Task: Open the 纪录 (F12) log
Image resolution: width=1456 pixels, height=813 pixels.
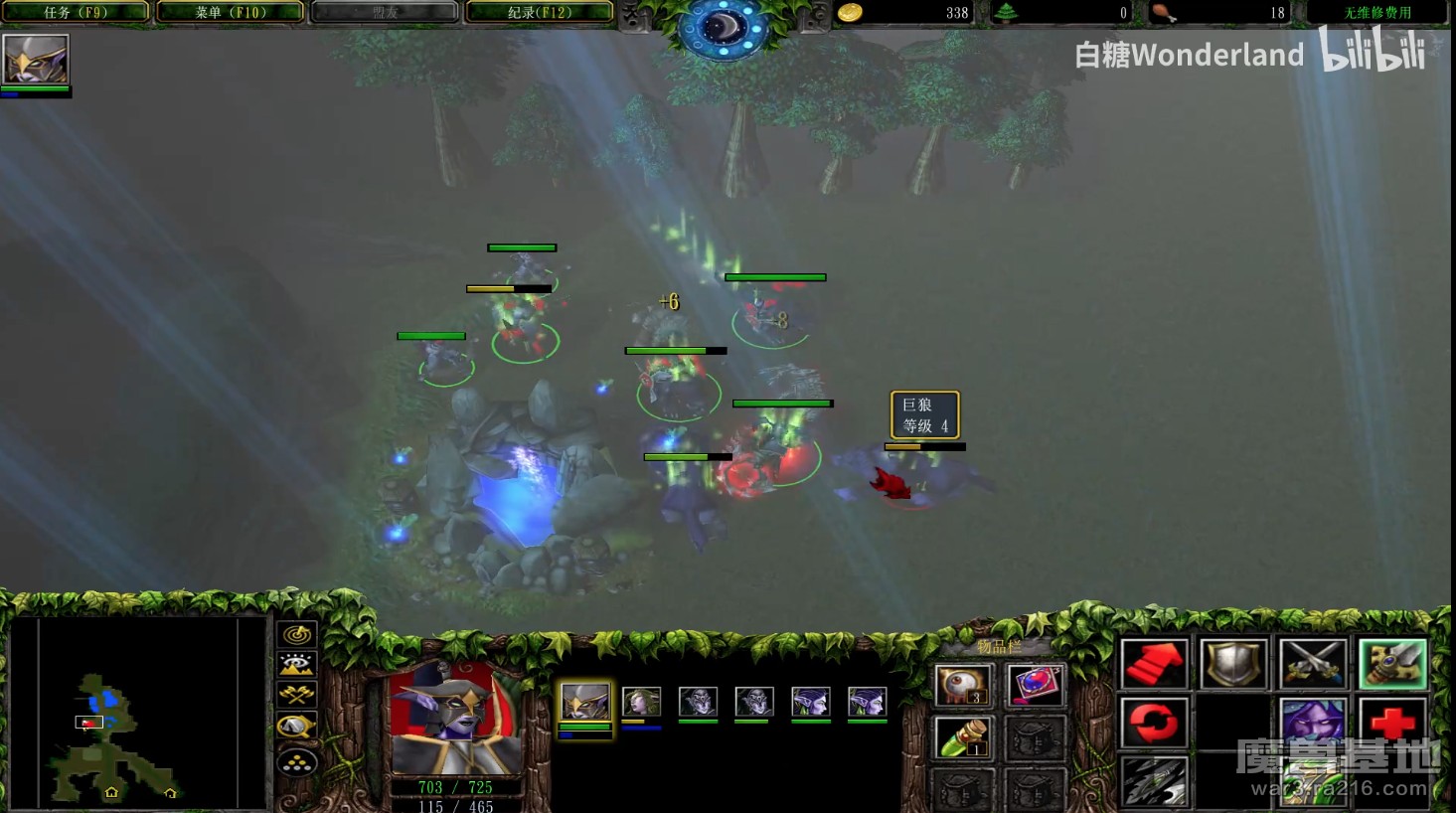Action: pyautogui.click(x=540, y=13)
